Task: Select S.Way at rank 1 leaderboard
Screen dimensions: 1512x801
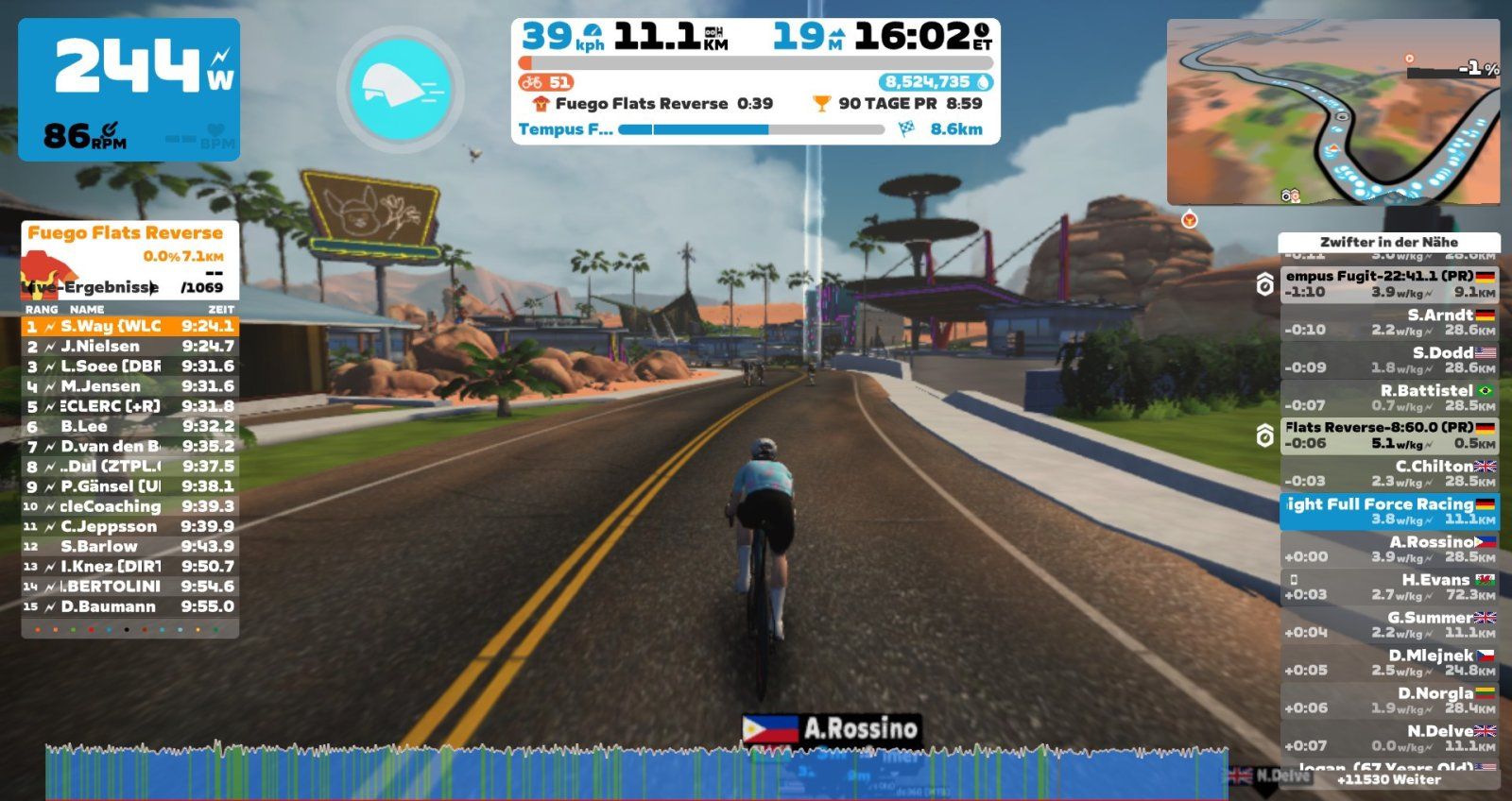Action: click(x=129, y=326)
